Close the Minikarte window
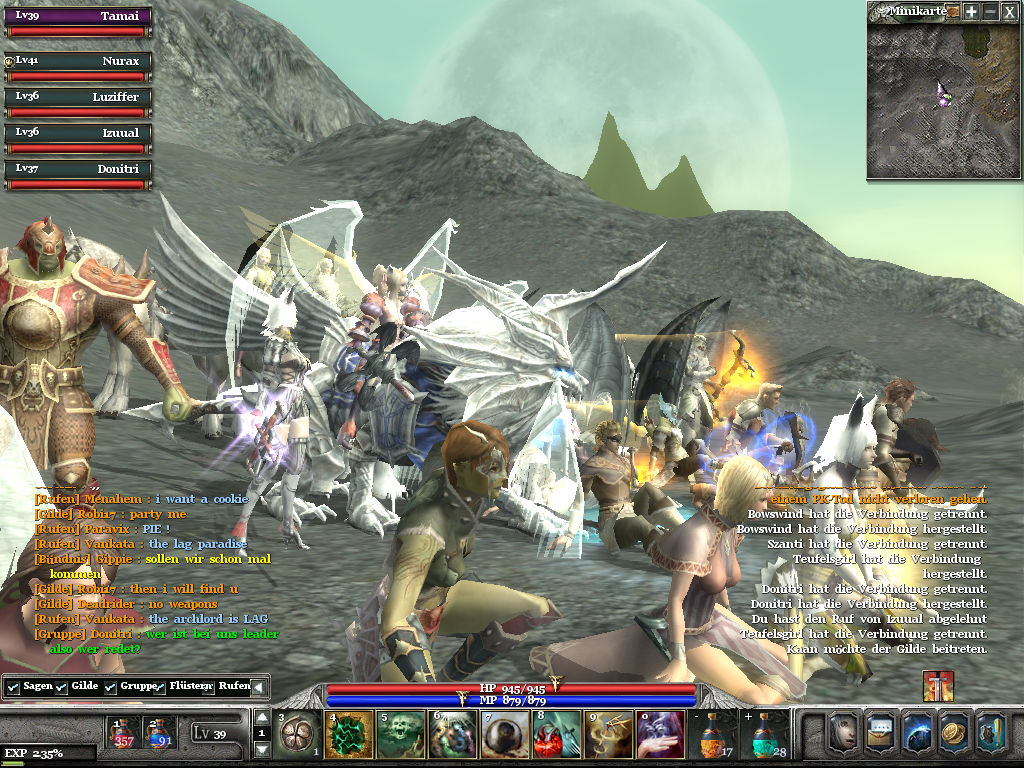 pos(1010,11)
